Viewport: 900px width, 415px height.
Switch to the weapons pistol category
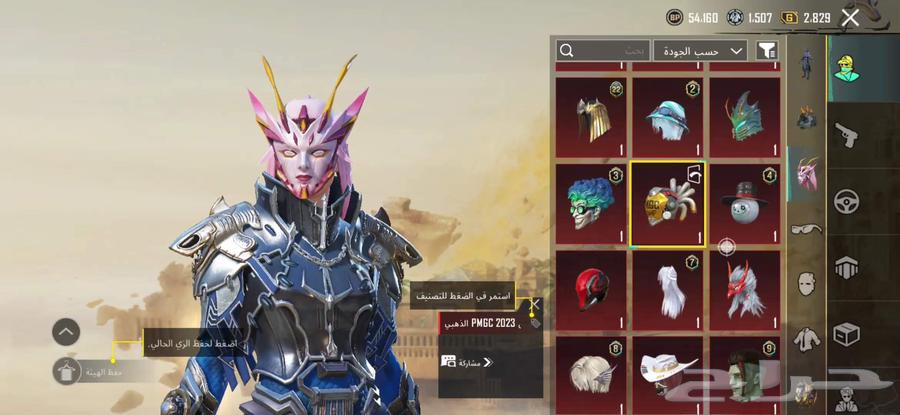(x=848, y=134)
